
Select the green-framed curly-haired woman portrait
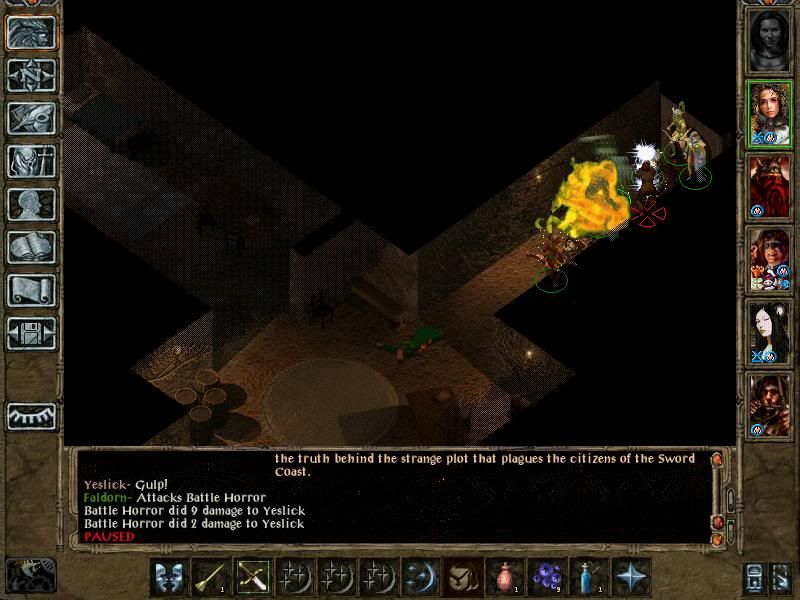[771, 113]
